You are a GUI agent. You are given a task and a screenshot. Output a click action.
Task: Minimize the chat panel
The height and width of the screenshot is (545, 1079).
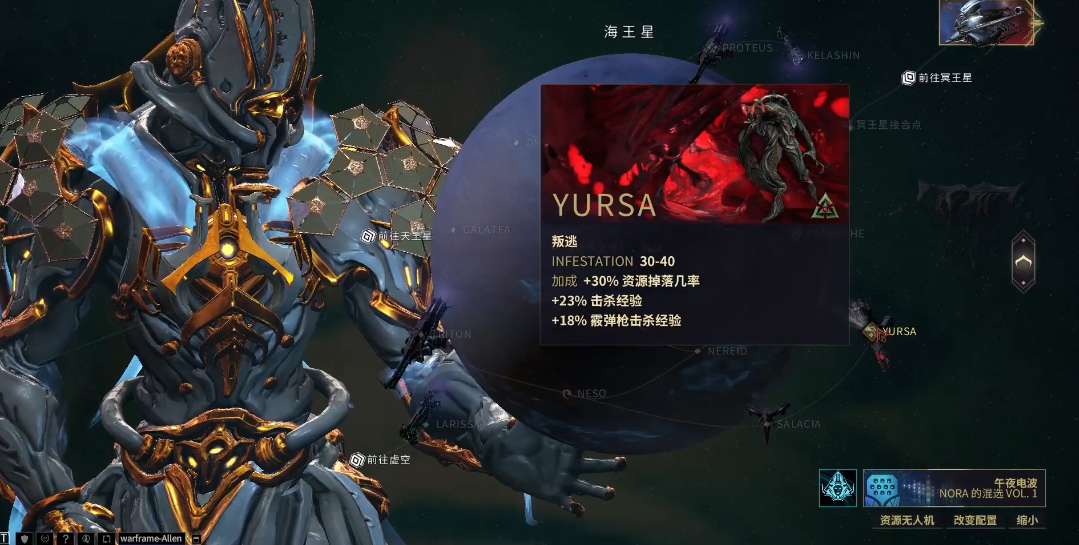[x=194, y=538]
